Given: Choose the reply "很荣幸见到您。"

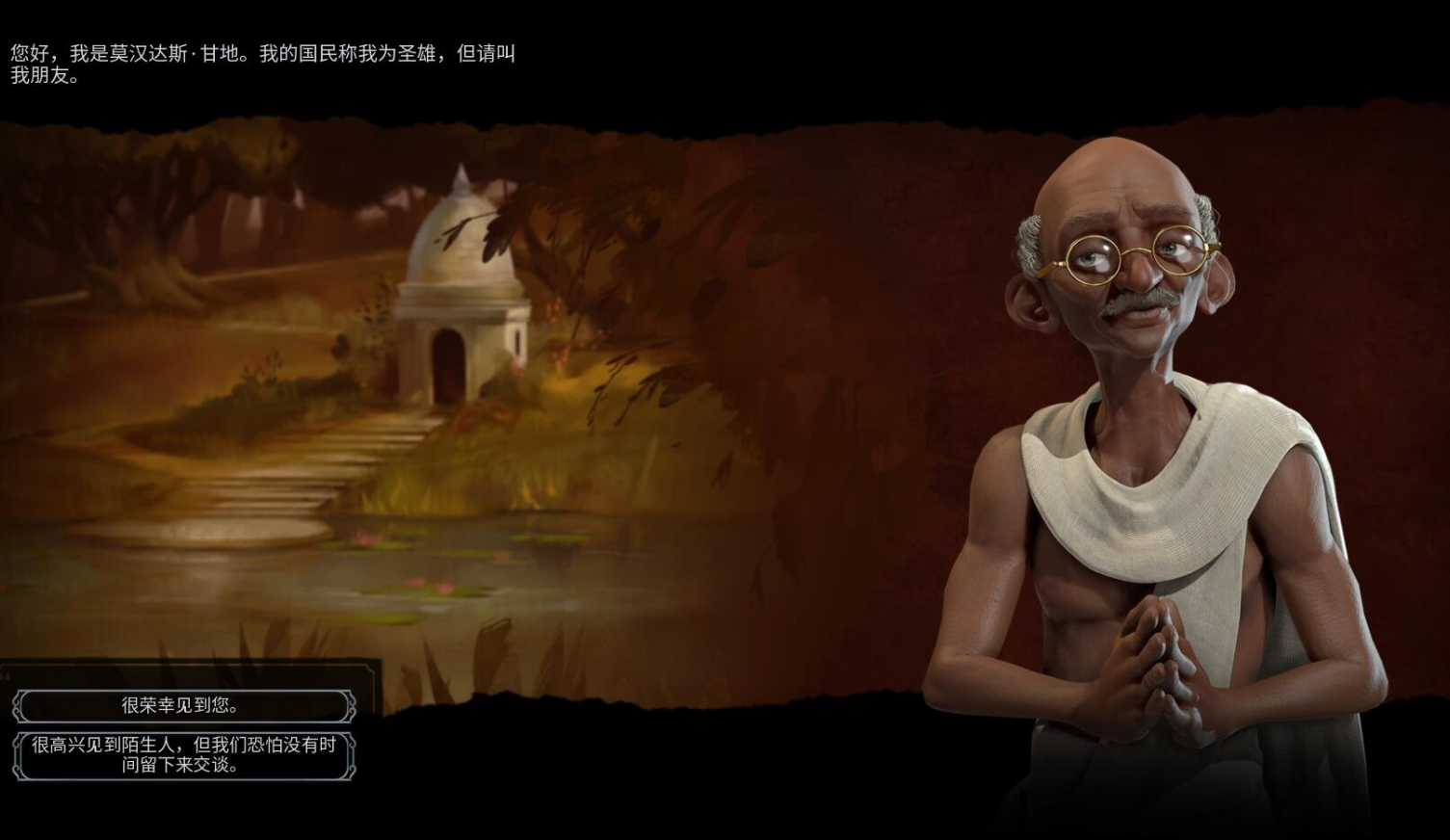Looking at the screenshot, I should 183,706.
